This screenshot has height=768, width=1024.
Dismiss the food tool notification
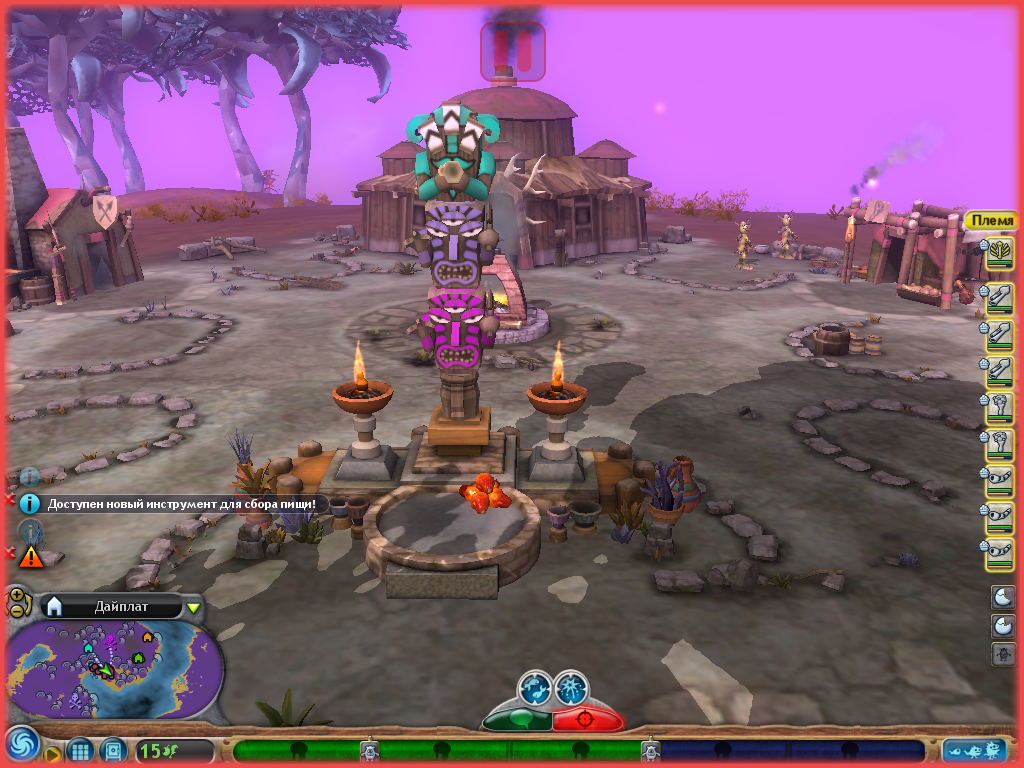tap(11, 499)
